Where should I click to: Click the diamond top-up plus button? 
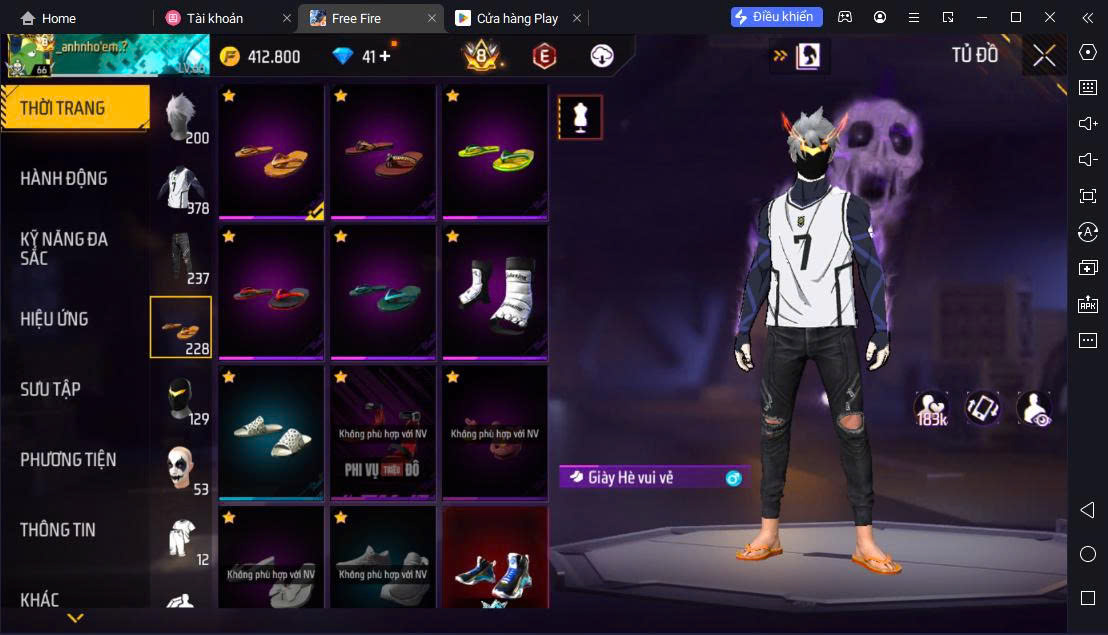click(x=385, y=57)
